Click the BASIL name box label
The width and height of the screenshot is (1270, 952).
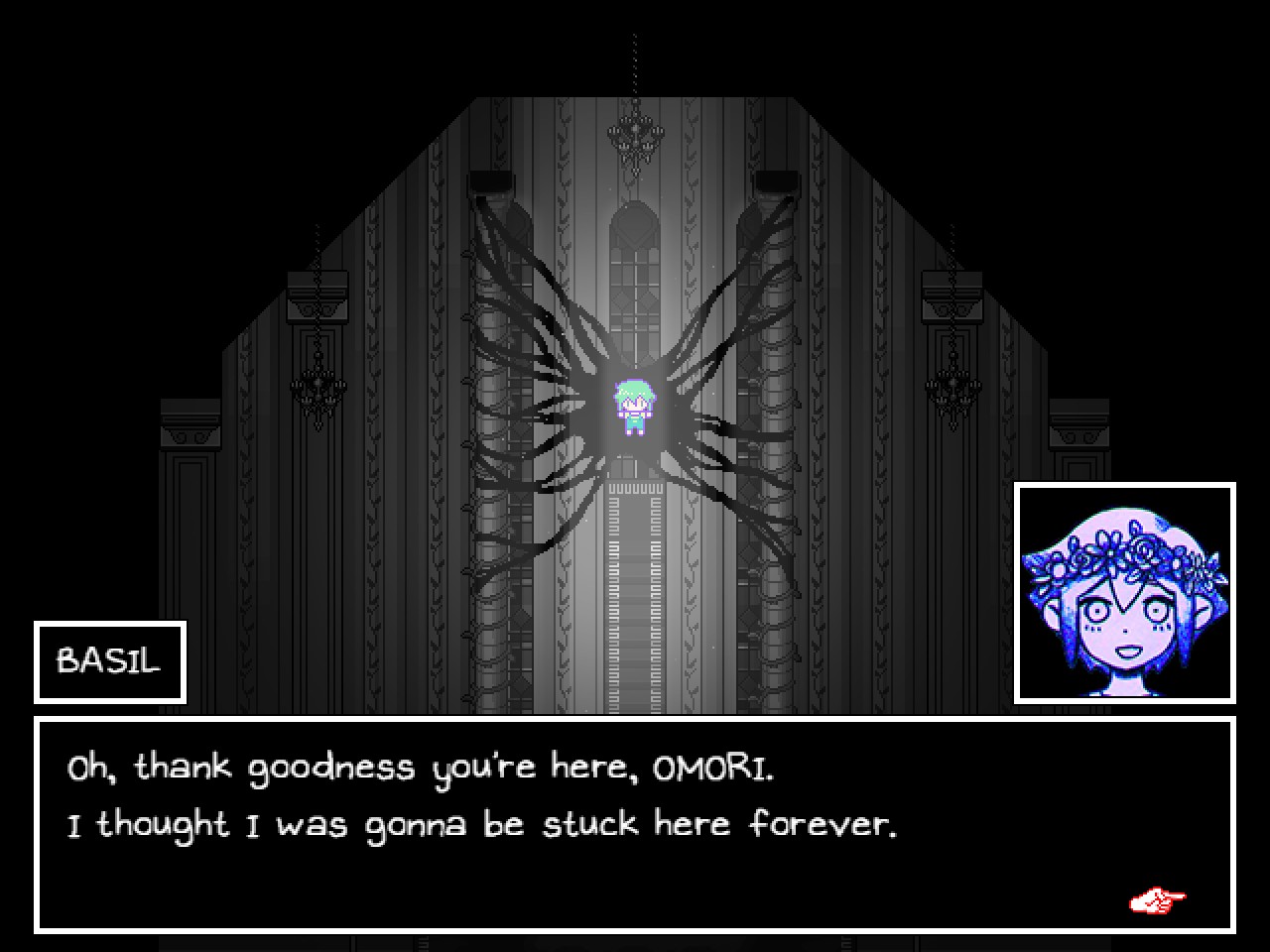(109, 659)
